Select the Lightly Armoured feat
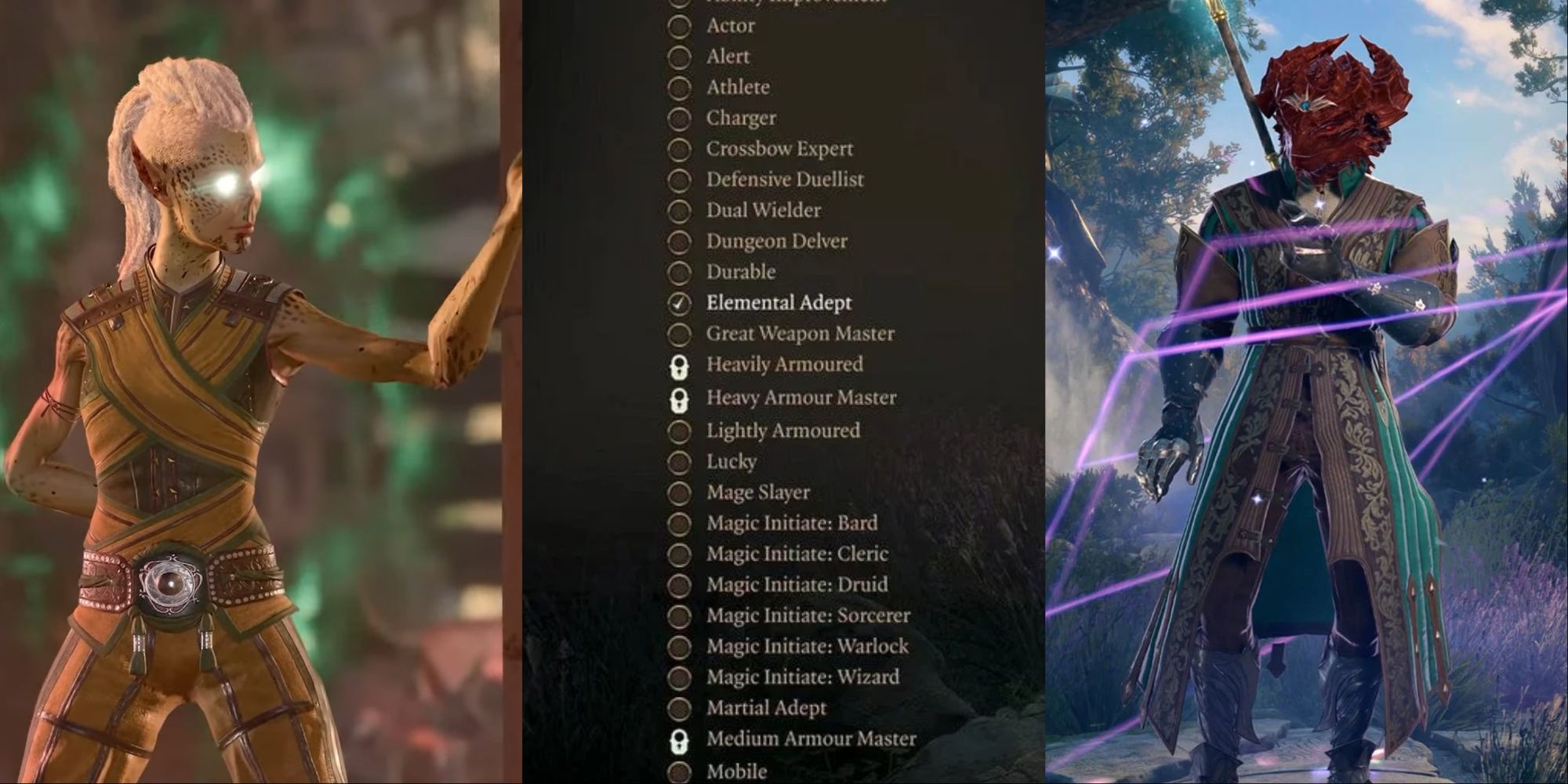 (678, 430)
